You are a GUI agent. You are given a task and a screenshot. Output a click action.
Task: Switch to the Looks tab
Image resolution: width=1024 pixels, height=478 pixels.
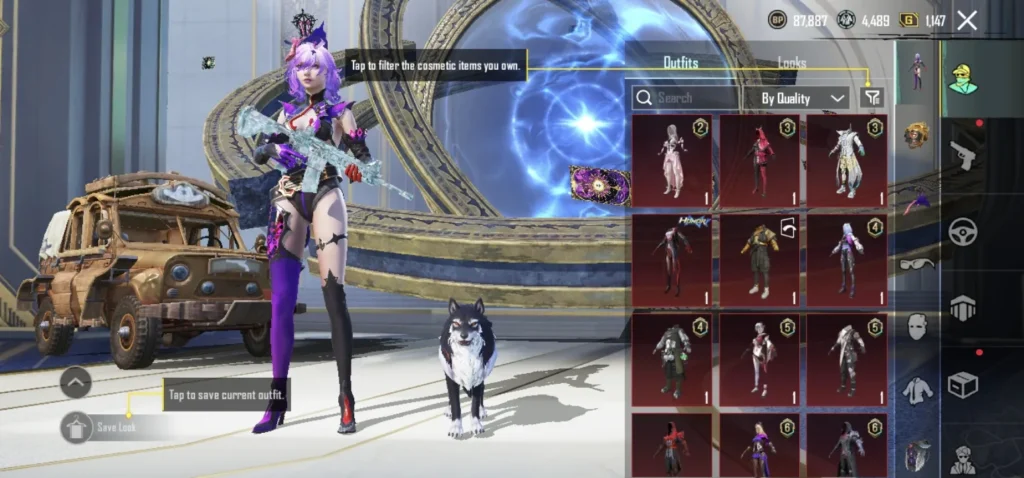792,63
